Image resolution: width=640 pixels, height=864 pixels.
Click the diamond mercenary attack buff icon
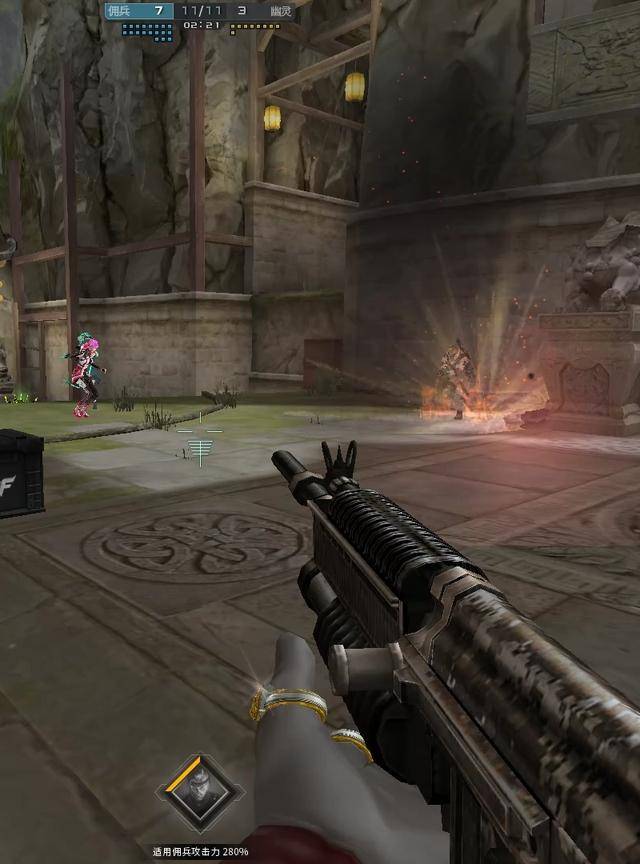click(x=199, y=795)
